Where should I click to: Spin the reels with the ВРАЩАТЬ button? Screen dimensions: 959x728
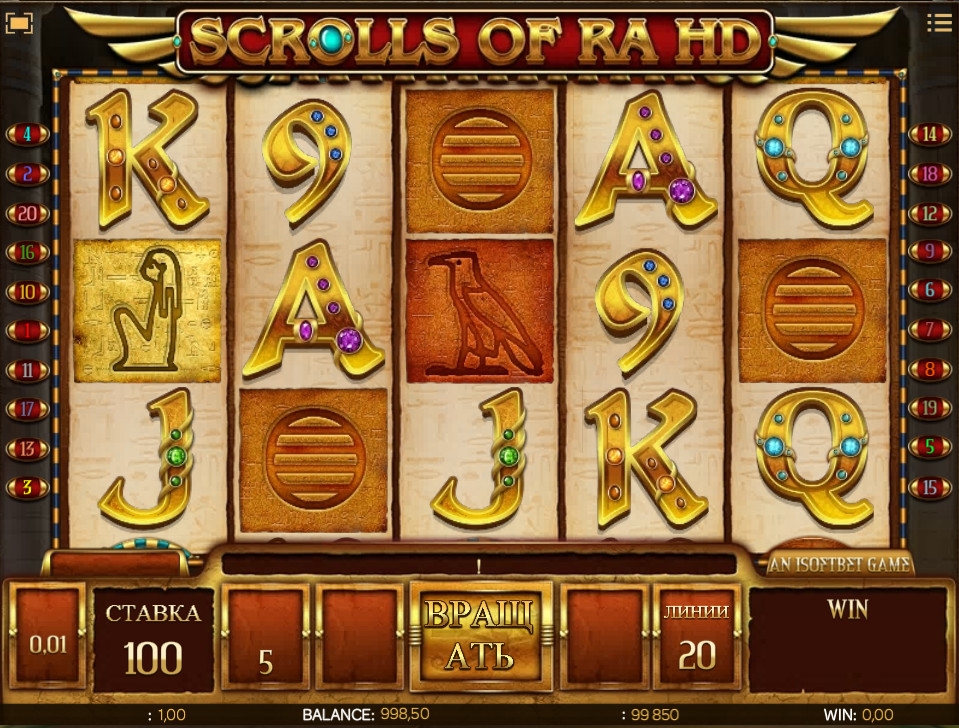(x=480, y=635)
